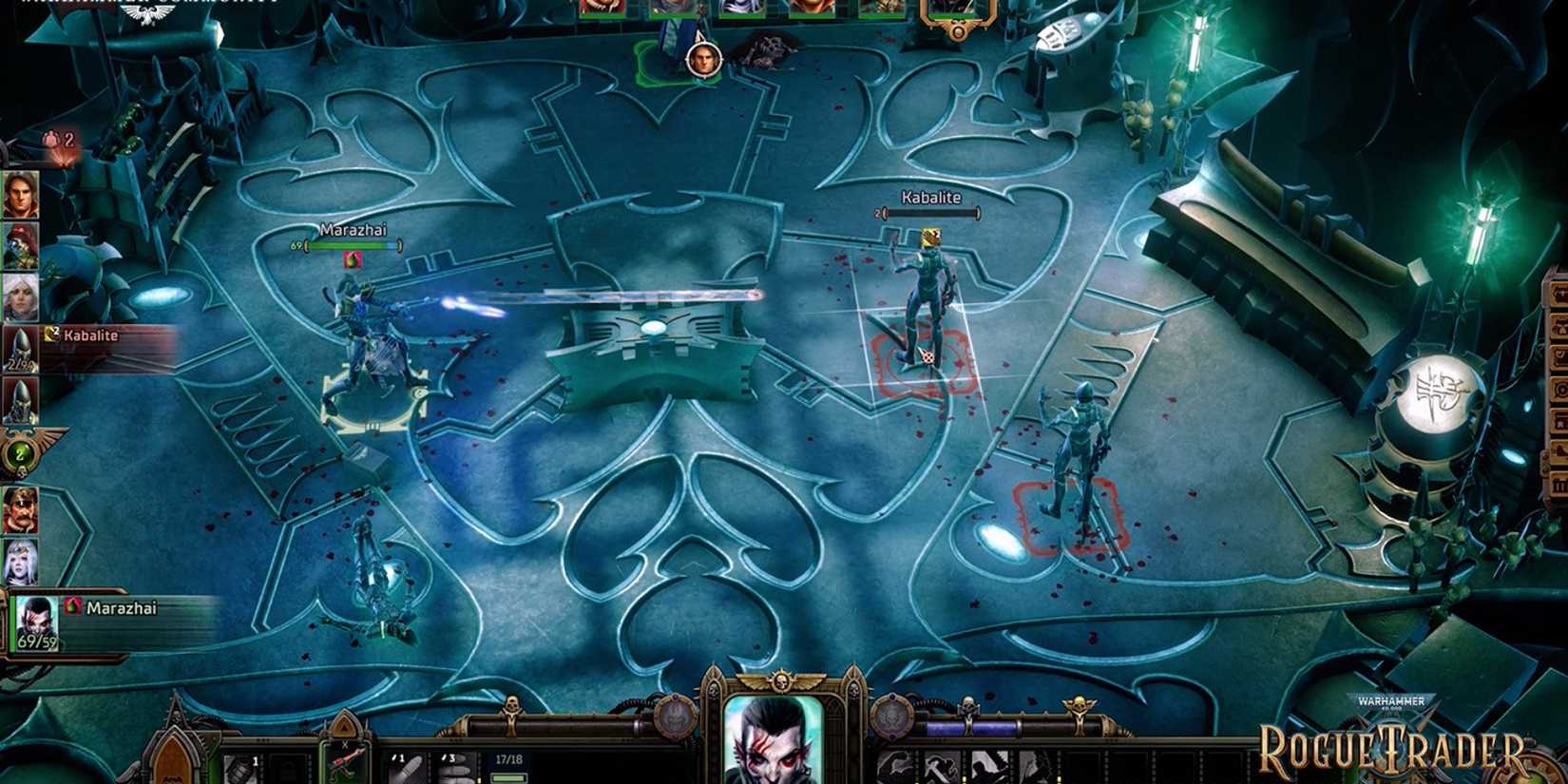Viewport: 1568px width, 784px height.
Task: Click Marazhai's portrait in the bottom-left corner
Action: click(36, 620)
